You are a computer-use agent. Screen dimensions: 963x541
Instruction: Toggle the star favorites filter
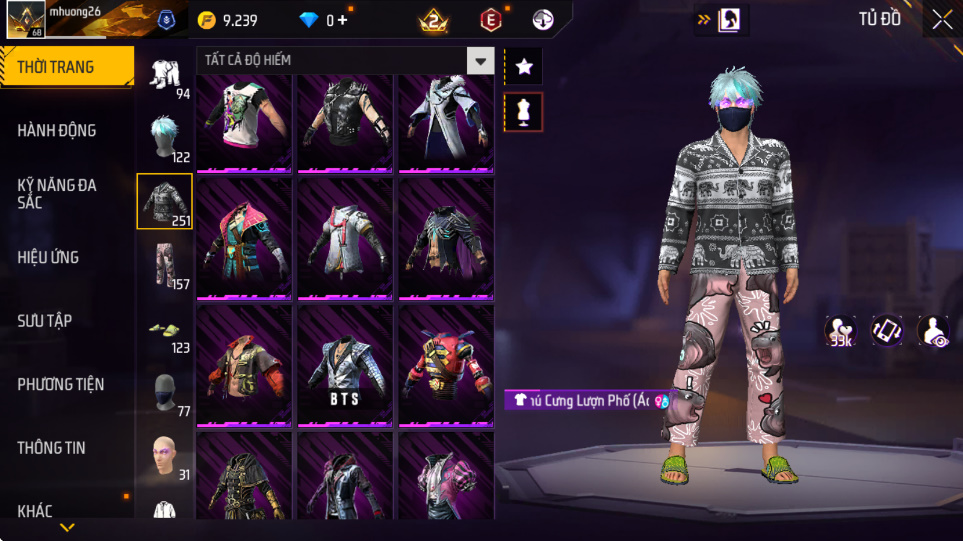point(524,67)
